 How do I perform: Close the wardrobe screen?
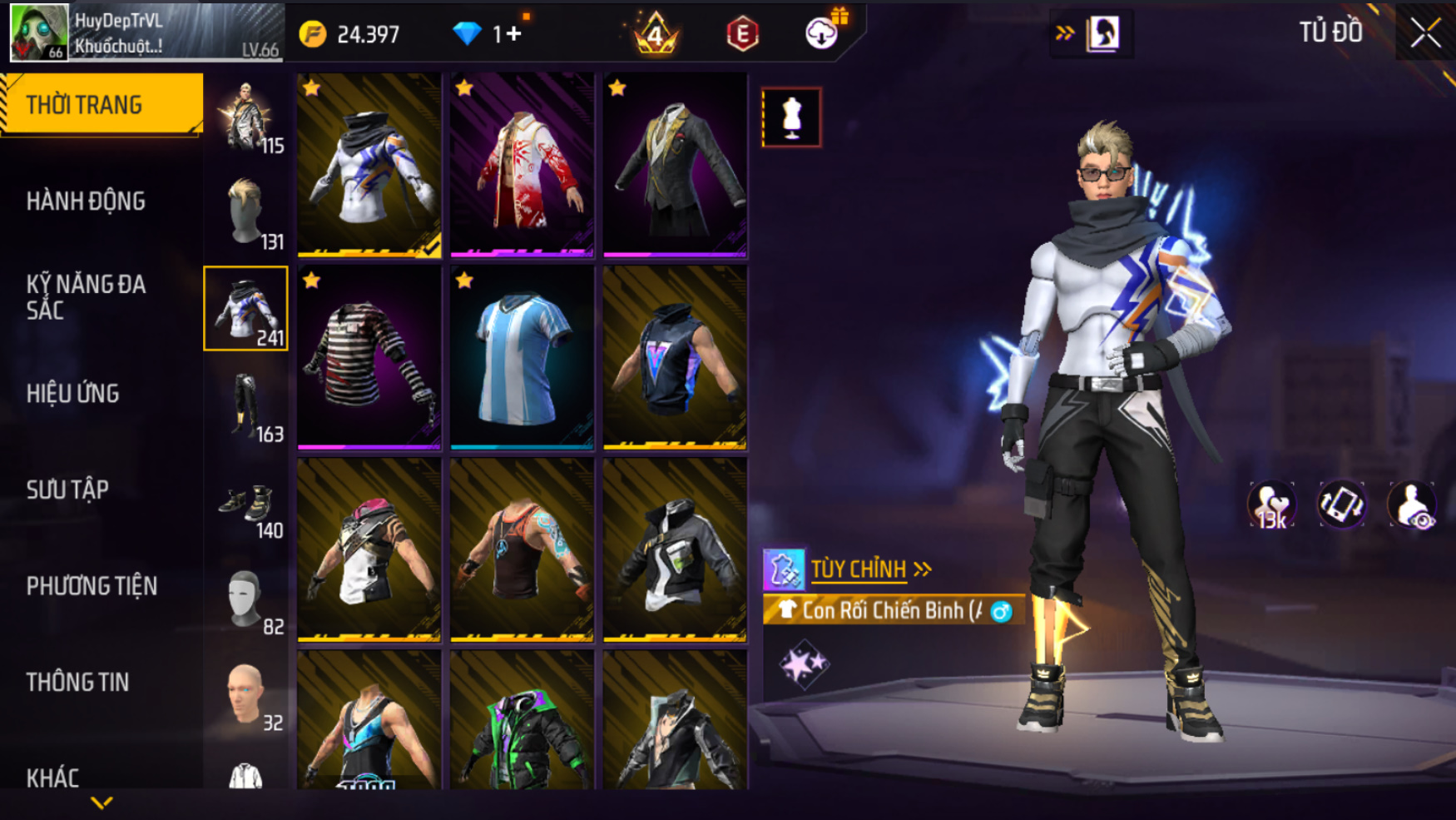click(x=1425, y=33)
